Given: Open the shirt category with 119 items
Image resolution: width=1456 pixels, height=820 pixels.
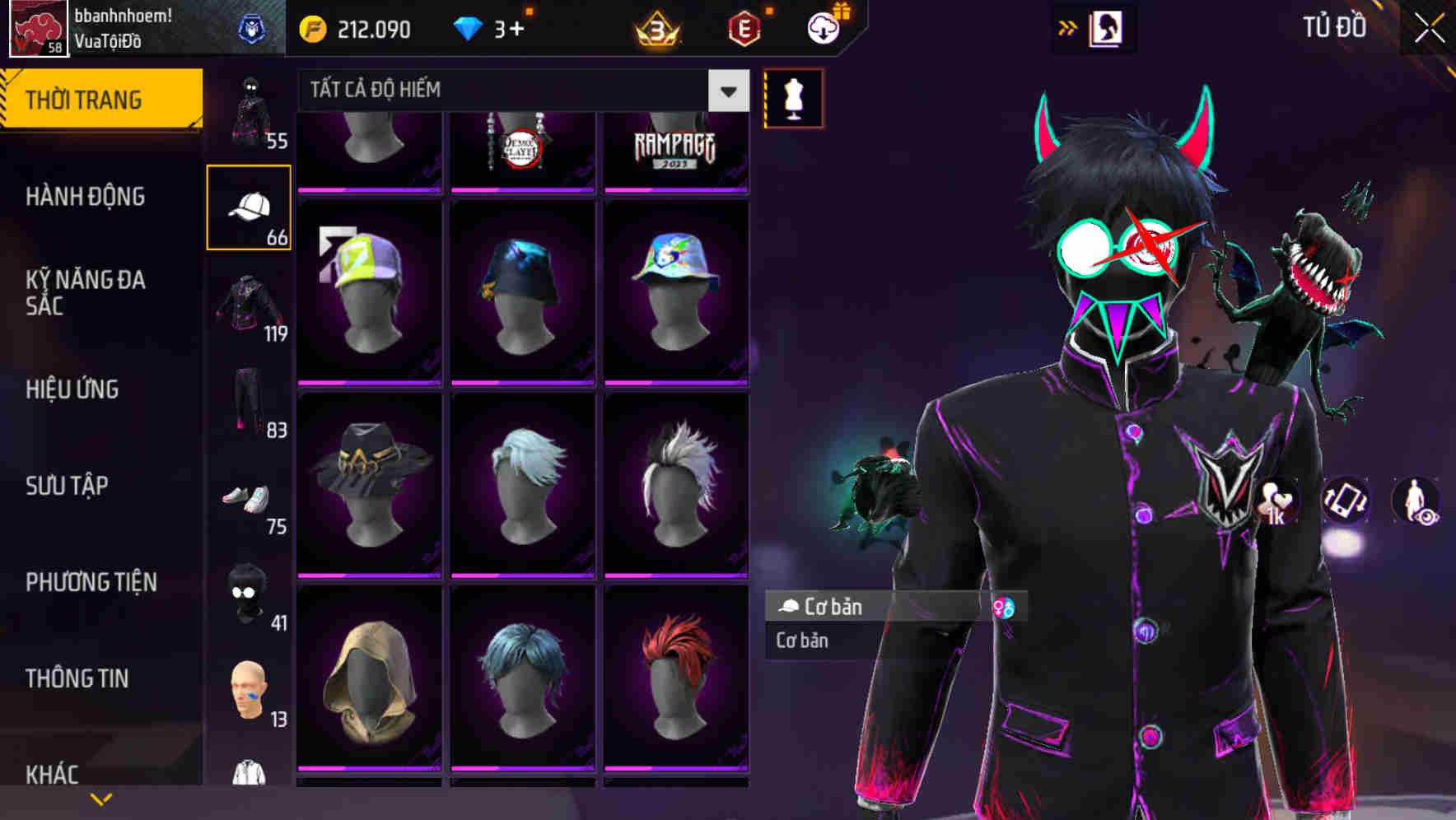Looking at the screenshot, I should point(249,305).
